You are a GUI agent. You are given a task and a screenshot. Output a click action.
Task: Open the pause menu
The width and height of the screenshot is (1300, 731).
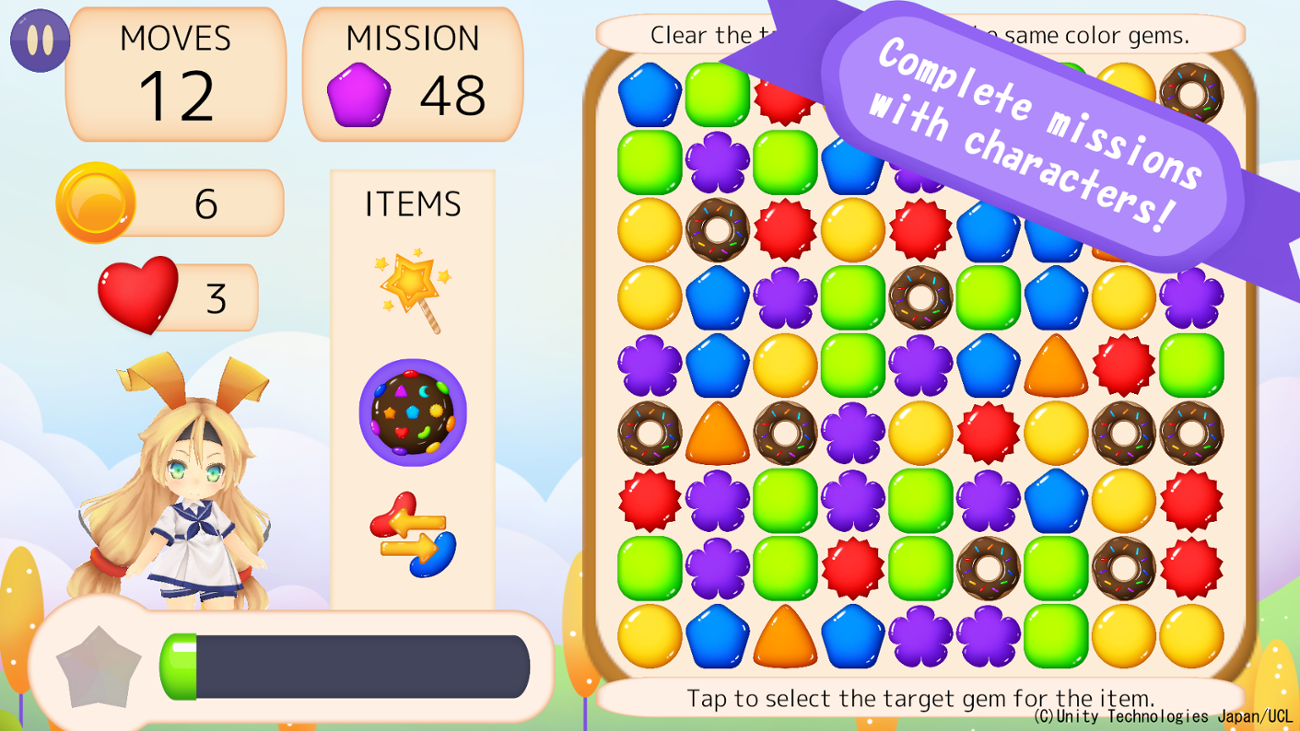click(x=40, y=40)
